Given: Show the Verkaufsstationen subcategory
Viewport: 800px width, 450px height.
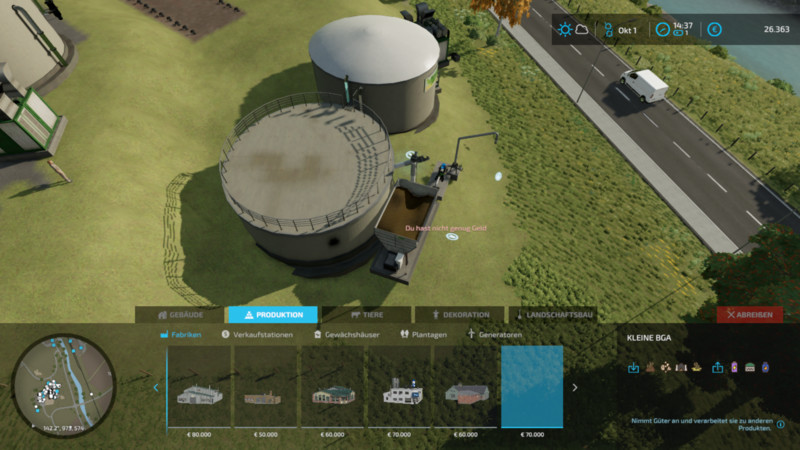Looking at the screenshot, I should click(x=256, y=335).
